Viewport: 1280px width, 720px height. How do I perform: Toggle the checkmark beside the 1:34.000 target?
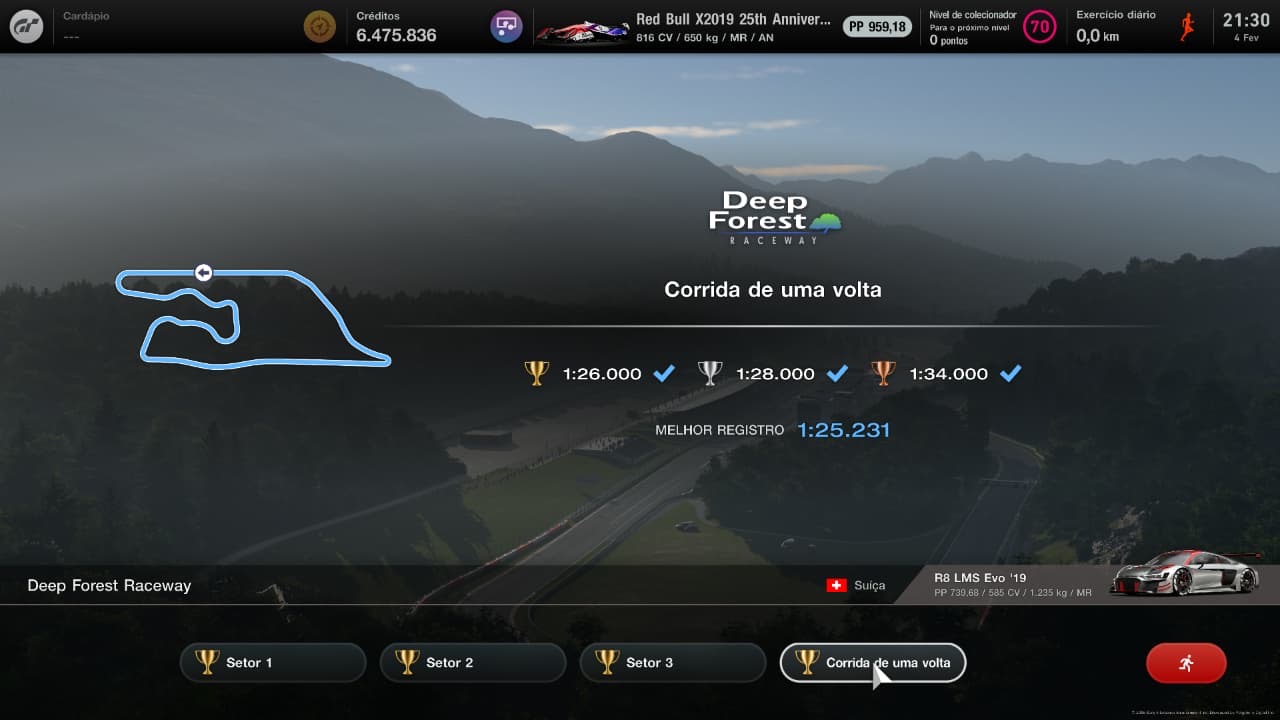1011,373
